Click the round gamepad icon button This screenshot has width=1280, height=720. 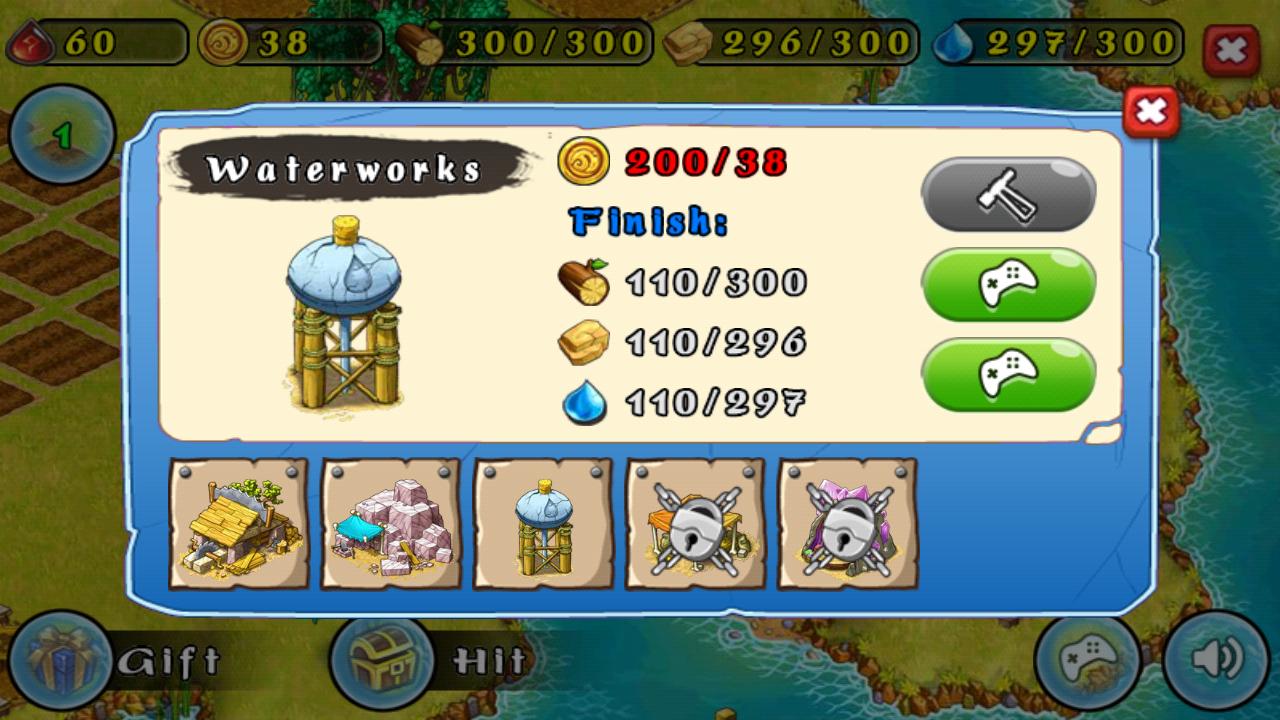1087,659
